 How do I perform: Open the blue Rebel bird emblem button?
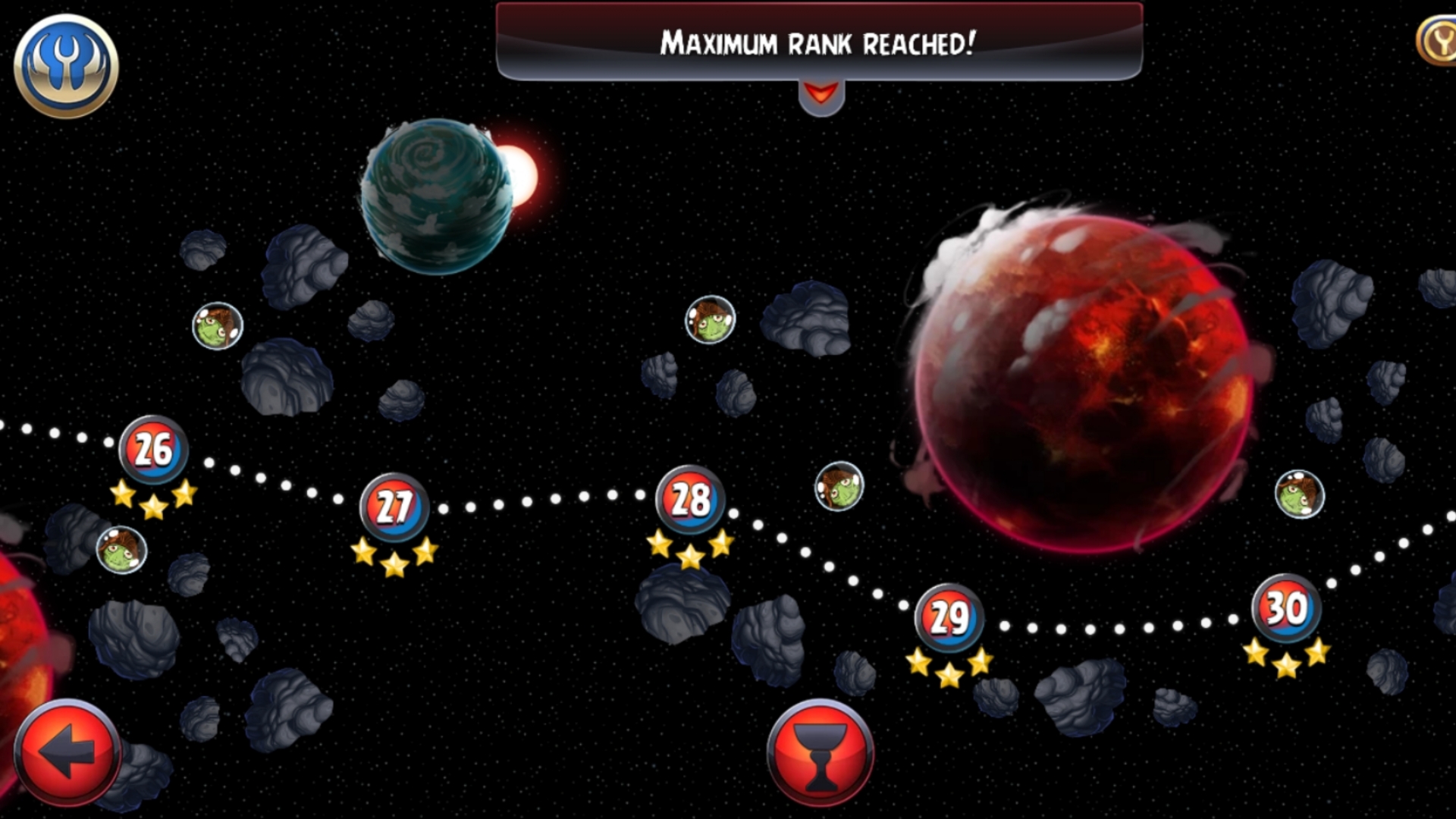66,66
